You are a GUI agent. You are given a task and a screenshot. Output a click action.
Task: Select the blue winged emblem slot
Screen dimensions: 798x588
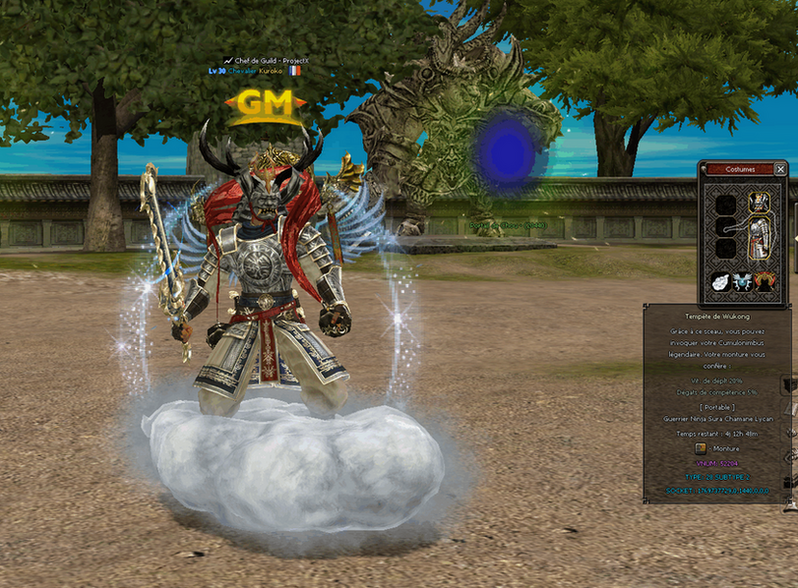(x=743, y=283)
